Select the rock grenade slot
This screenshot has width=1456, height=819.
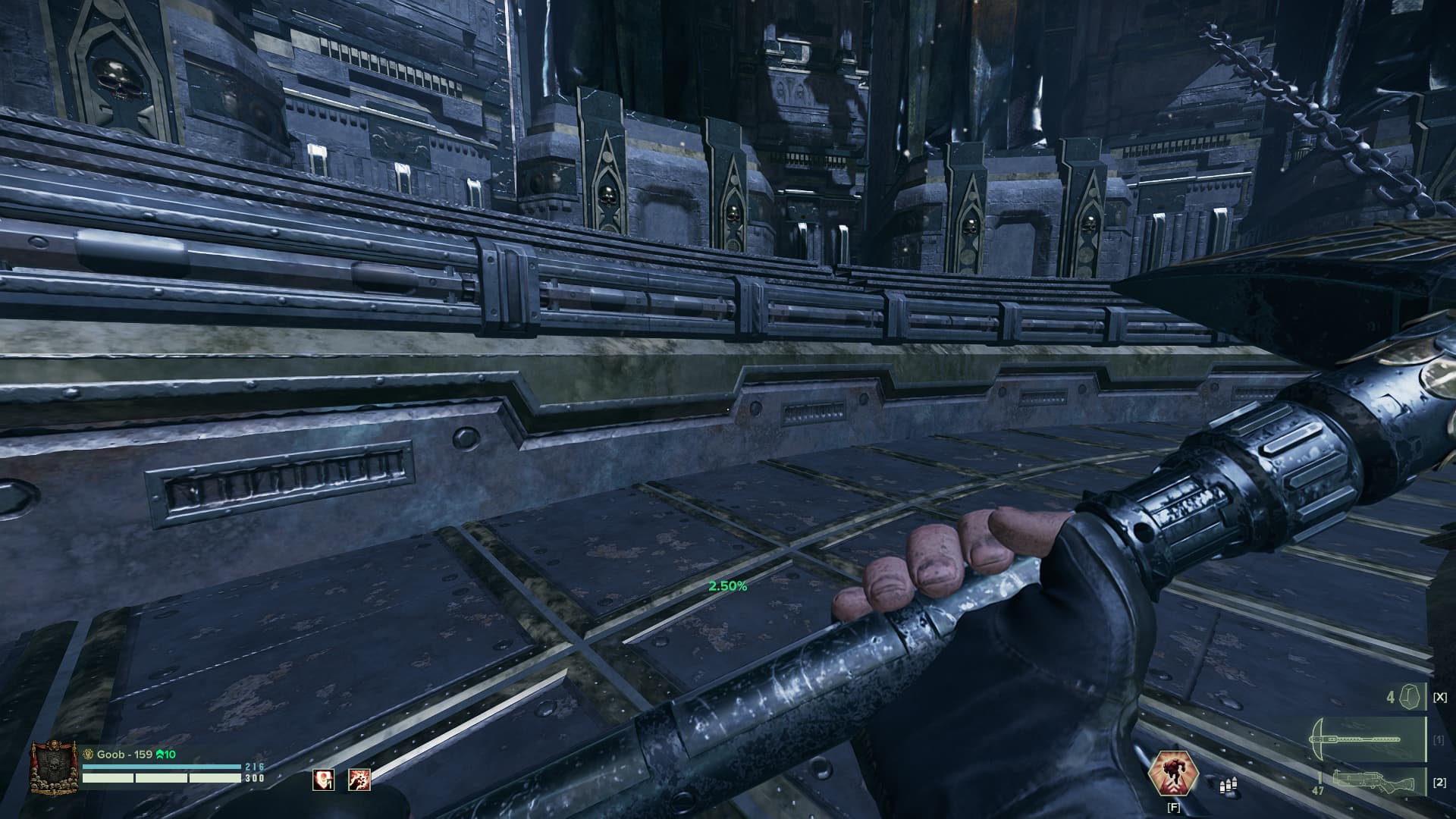click(1410, 697)
